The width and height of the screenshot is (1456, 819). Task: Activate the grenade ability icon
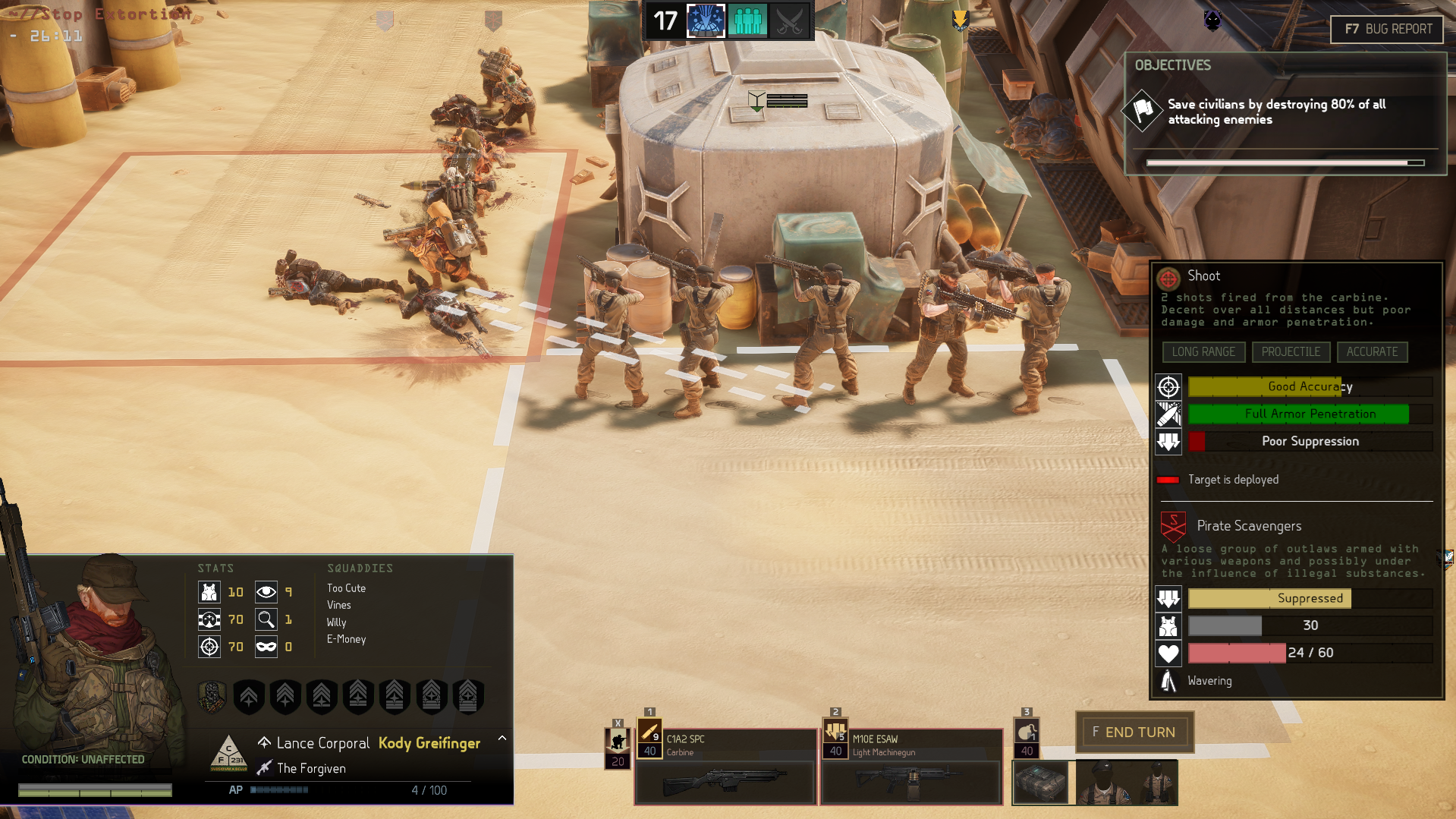coord(1026,732)
